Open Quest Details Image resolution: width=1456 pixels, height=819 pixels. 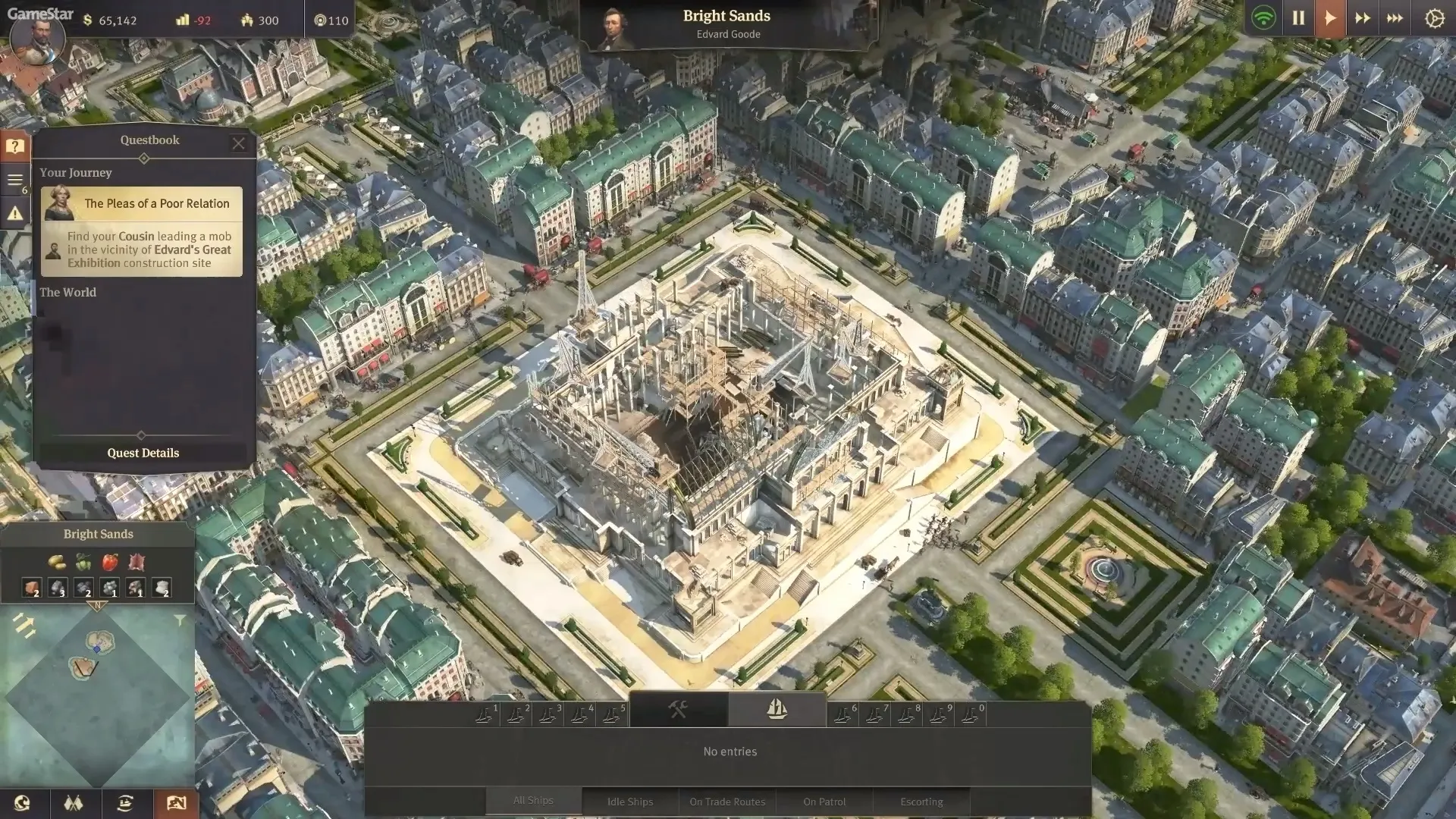click(x=143, y=453)
